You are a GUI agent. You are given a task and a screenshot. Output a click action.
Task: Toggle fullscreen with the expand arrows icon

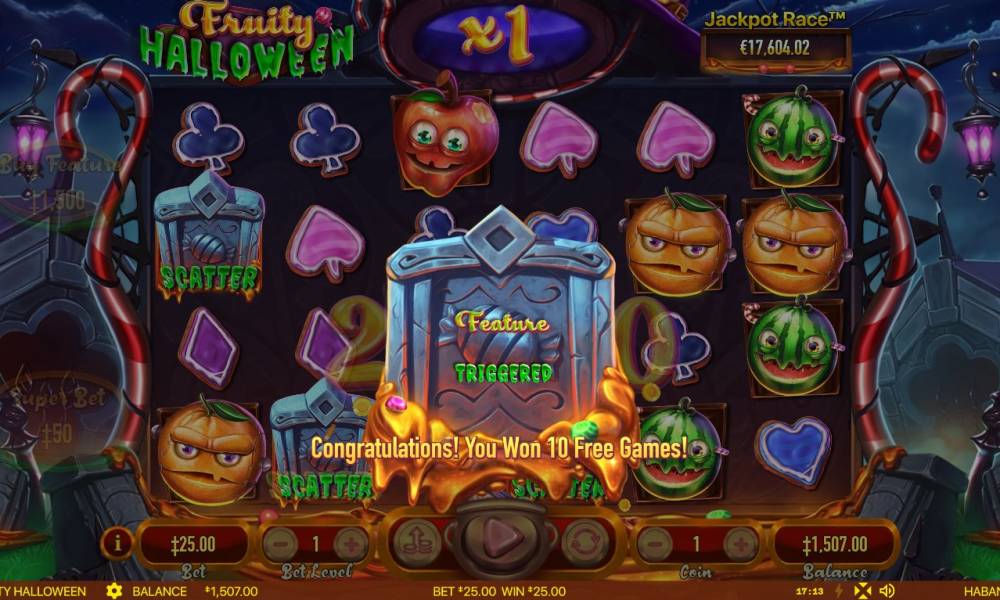coord(862,591)
